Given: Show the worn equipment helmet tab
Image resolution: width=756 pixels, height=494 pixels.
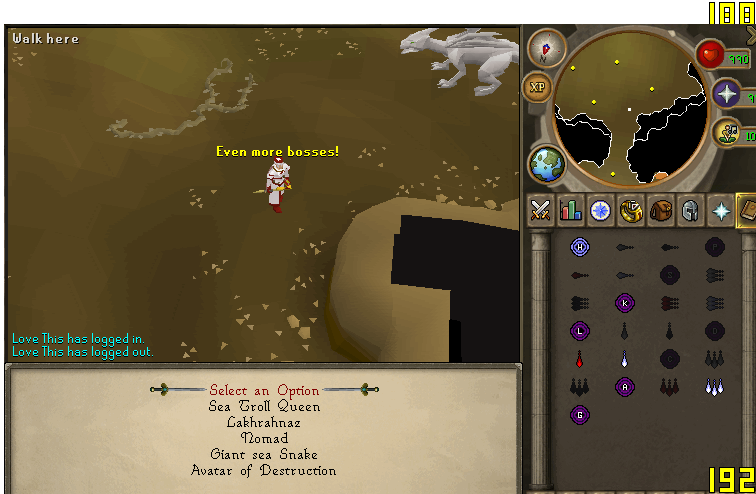Looking at the screenshot, I should tap(689, 211).
